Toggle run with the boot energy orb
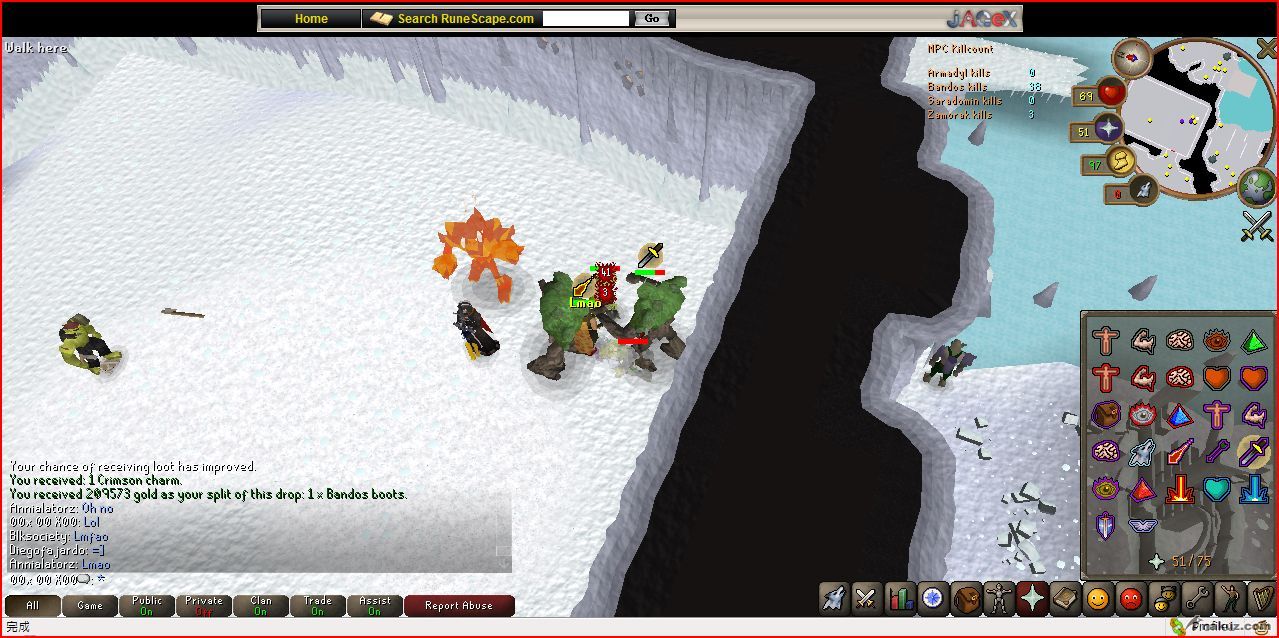1279x638 pixels. pyautogui.click(x=1123, y=161)
